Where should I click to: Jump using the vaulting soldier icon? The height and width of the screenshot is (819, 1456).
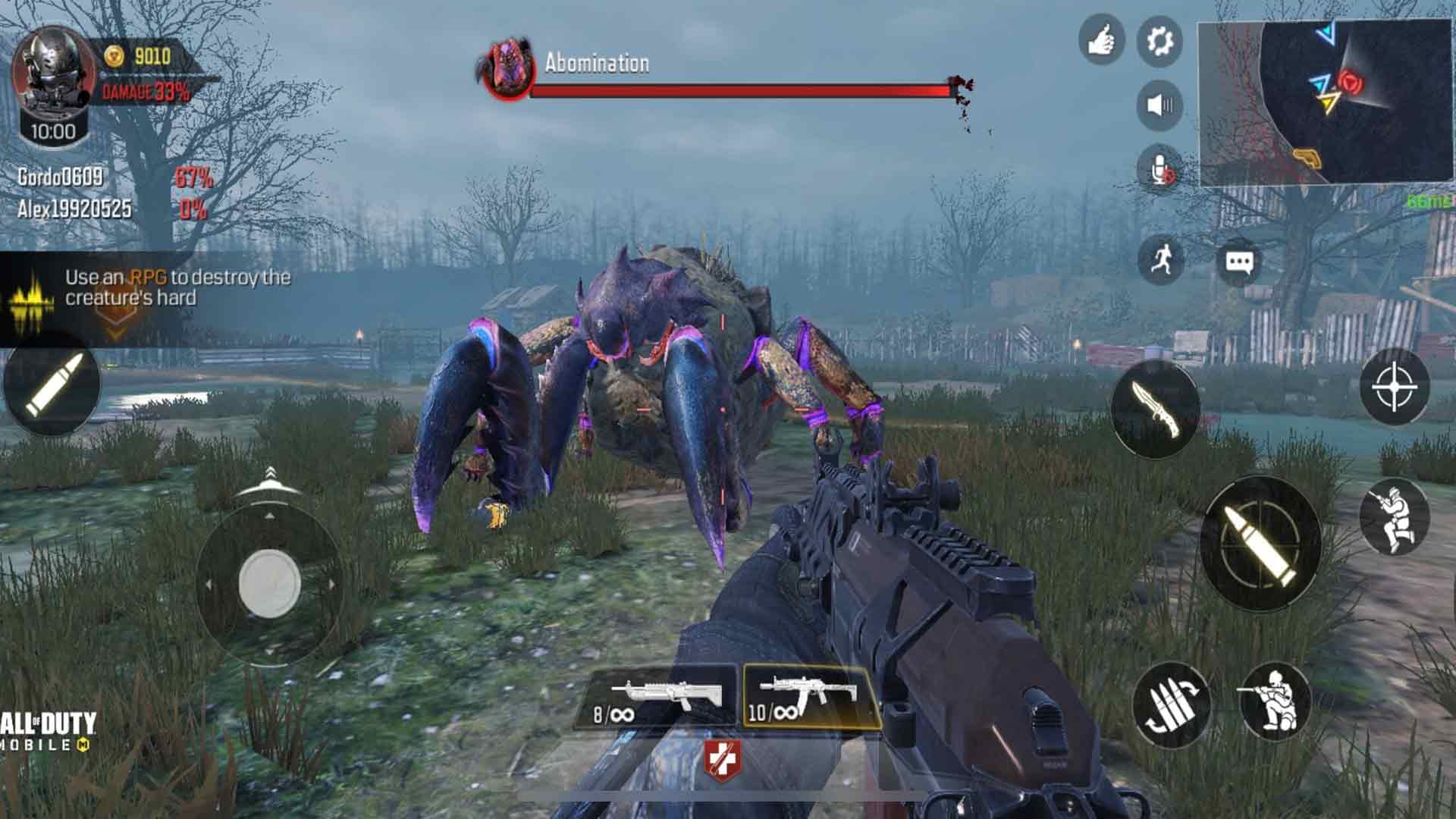coord(1394,516)
